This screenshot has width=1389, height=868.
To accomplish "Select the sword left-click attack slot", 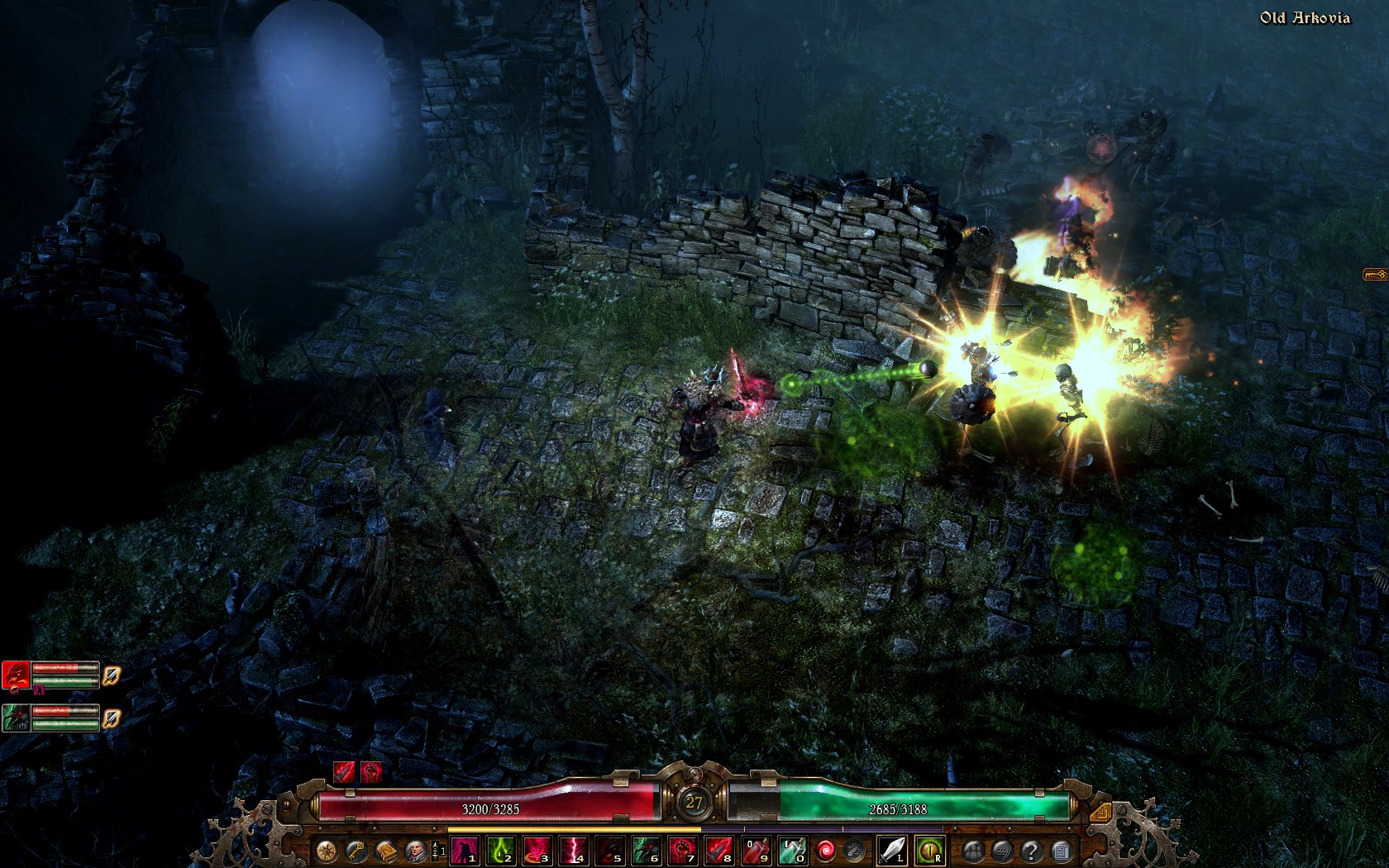I will 891,850.
